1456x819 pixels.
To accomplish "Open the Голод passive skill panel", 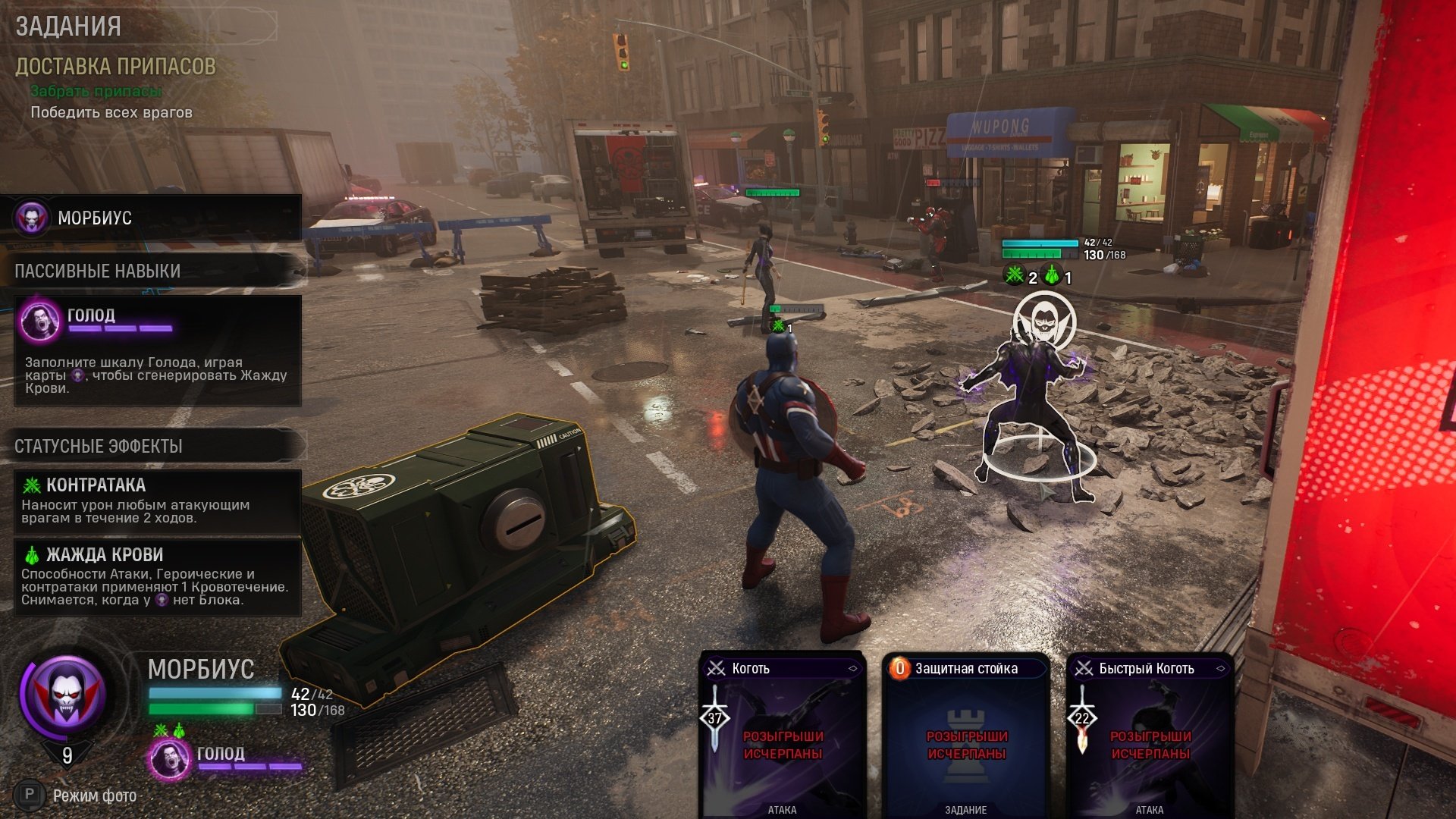I will (158, 350).
